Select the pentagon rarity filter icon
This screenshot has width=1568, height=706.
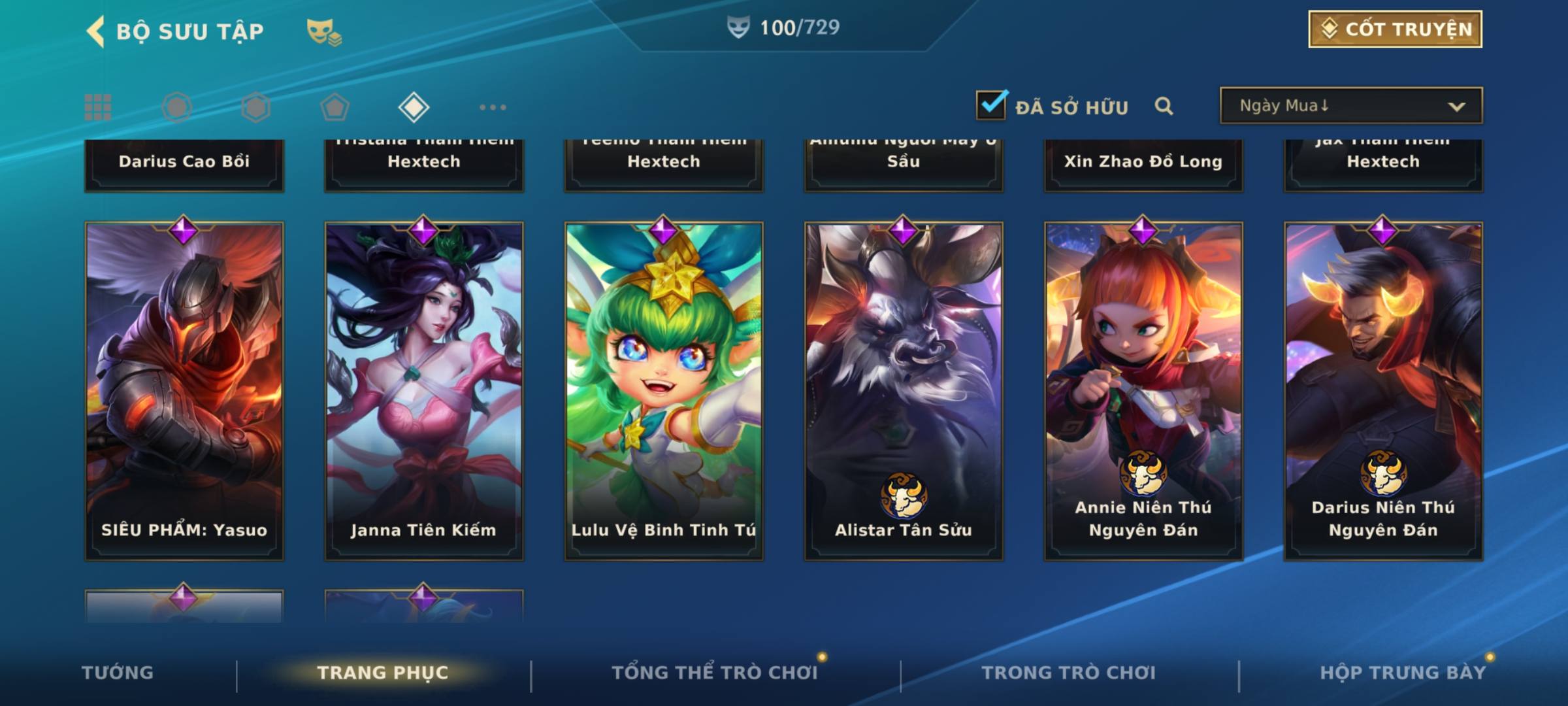click(335, 107)
